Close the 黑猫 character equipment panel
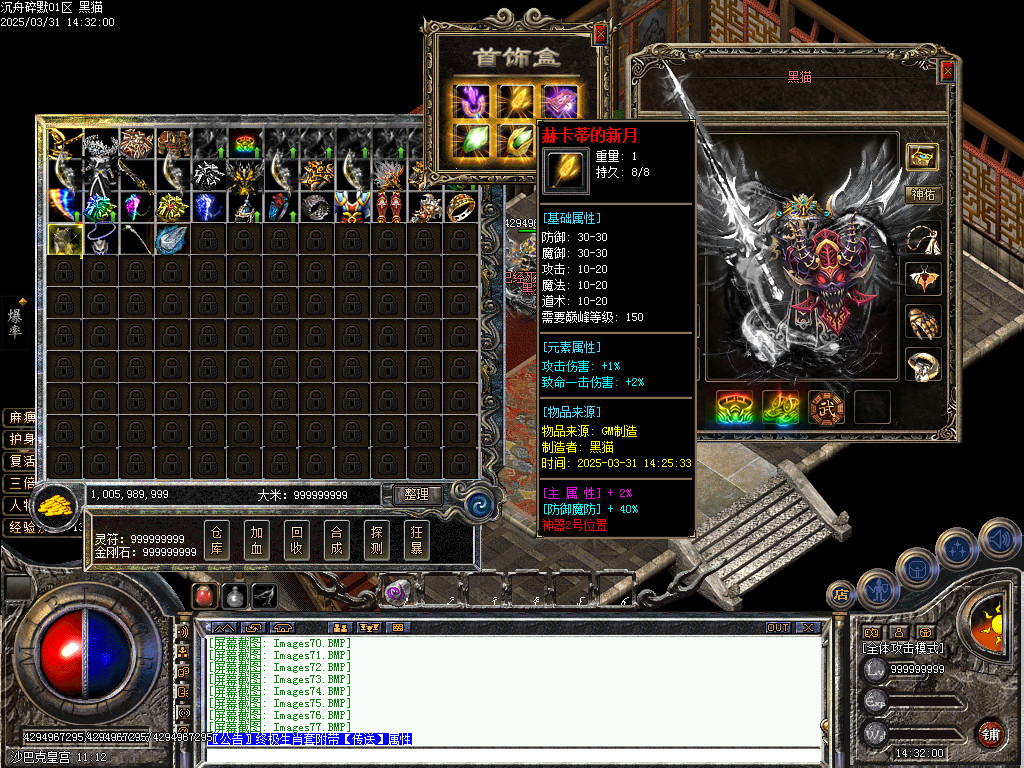This screenshot has width=1024, height=768. (x=947, y=71)
